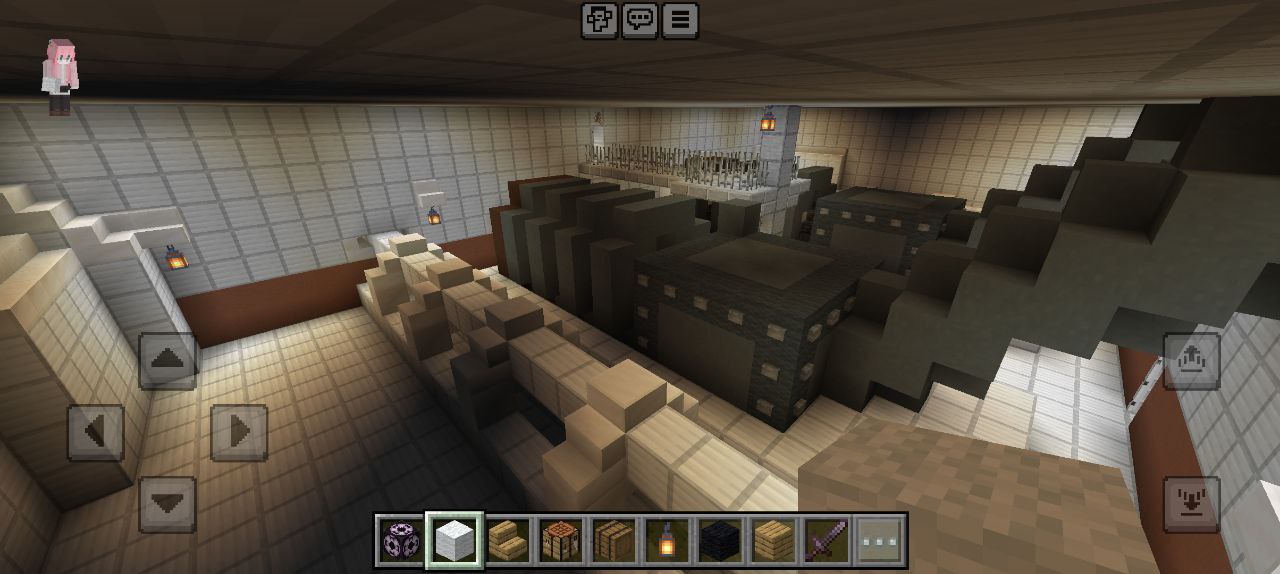Open the chat speech bubble
Screen dimensions: 1280x574
pyautogui.click(x=640, y=20)
